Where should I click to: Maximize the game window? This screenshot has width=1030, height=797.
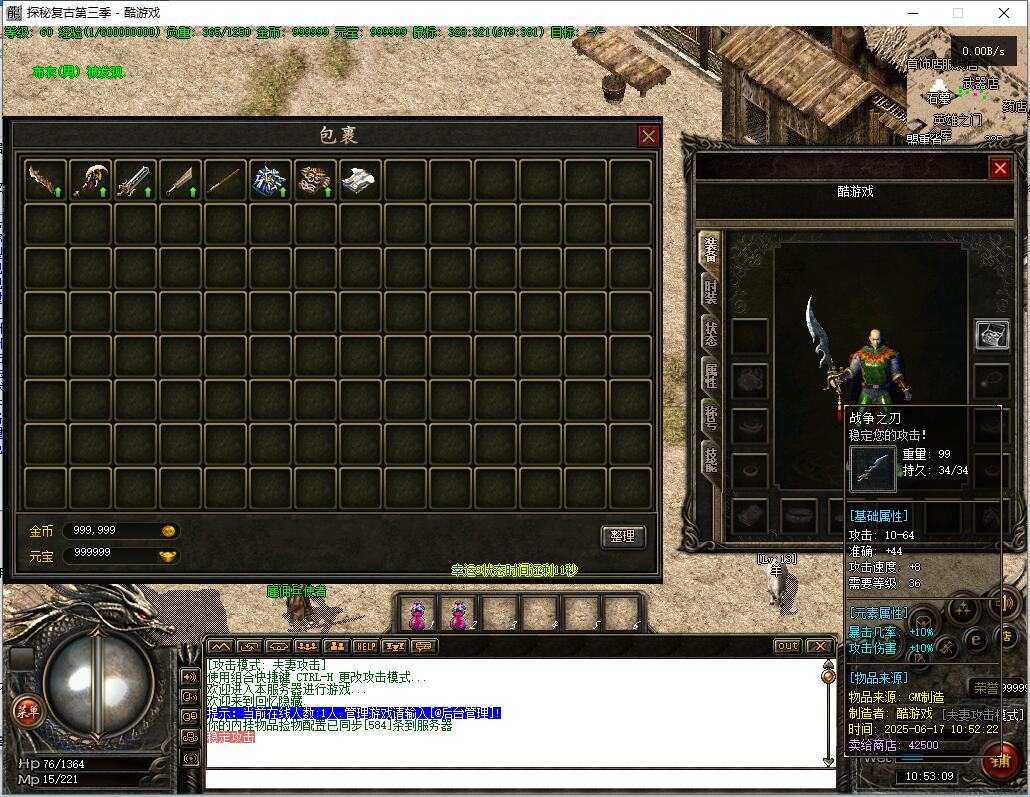957,13
